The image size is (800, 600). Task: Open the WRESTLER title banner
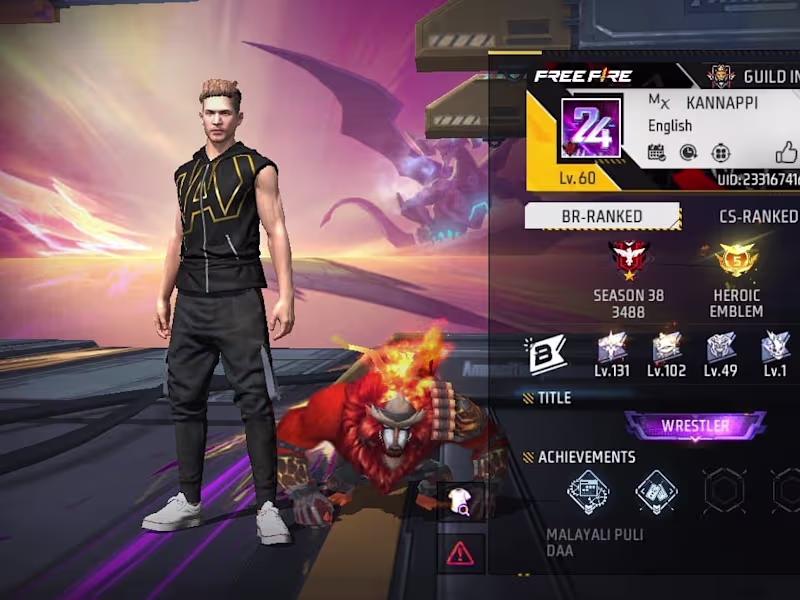click(x=695, y=426)
